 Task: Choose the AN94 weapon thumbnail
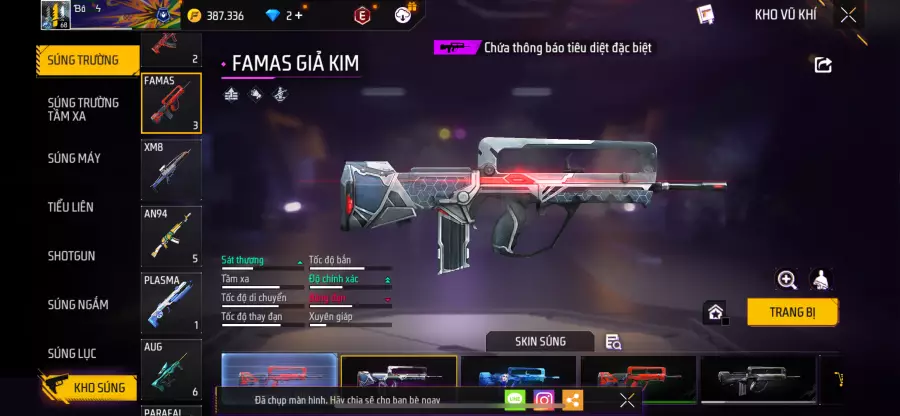click(171, 235)
